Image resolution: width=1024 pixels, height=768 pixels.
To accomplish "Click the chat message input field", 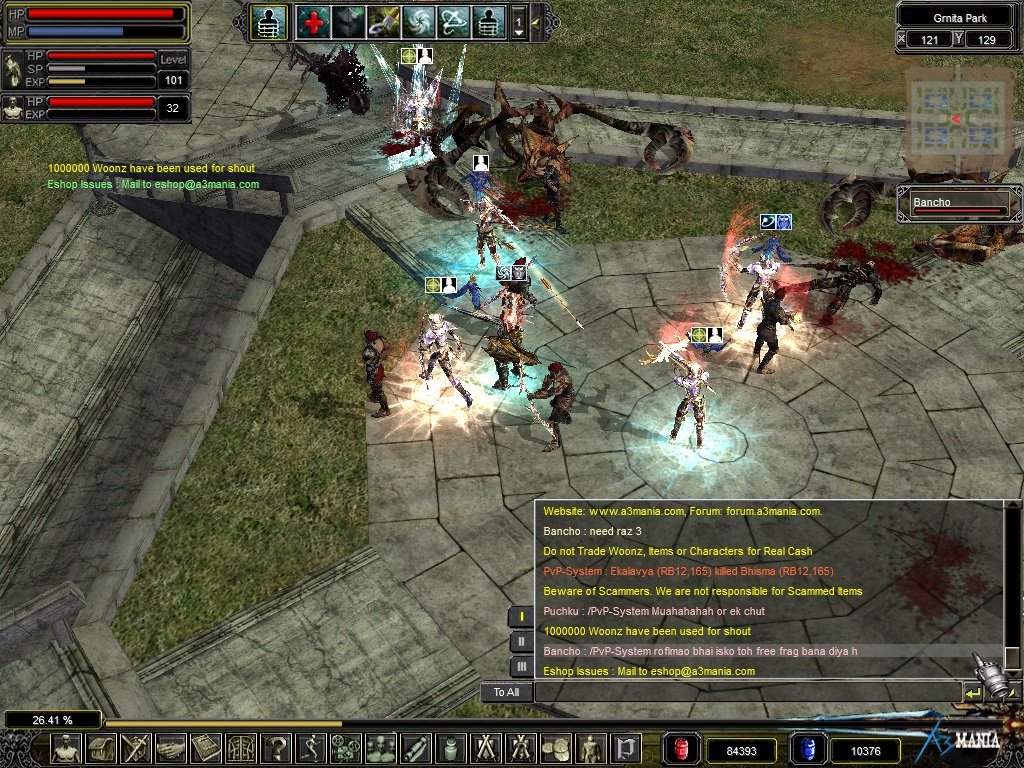I will pos(747,692).
